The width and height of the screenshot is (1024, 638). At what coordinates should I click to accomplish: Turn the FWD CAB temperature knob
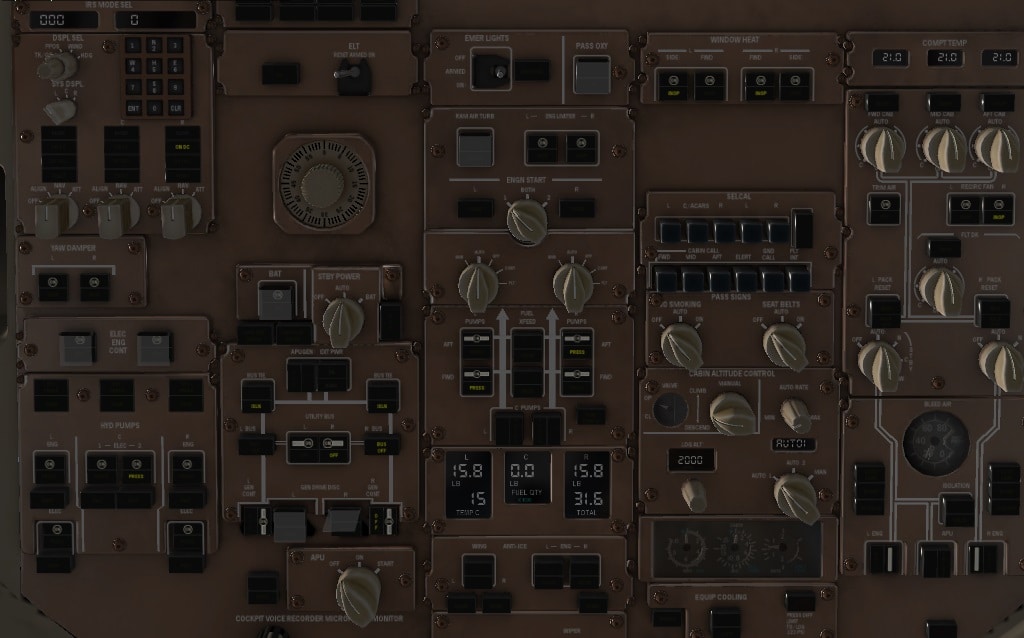[881, 148]
